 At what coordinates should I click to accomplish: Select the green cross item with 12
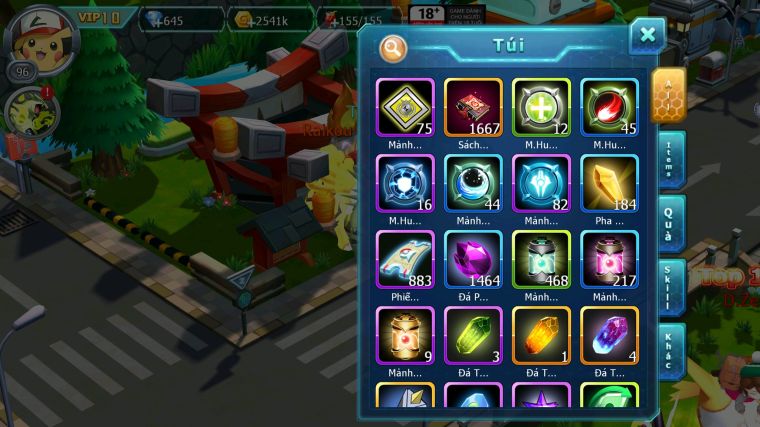541,107
